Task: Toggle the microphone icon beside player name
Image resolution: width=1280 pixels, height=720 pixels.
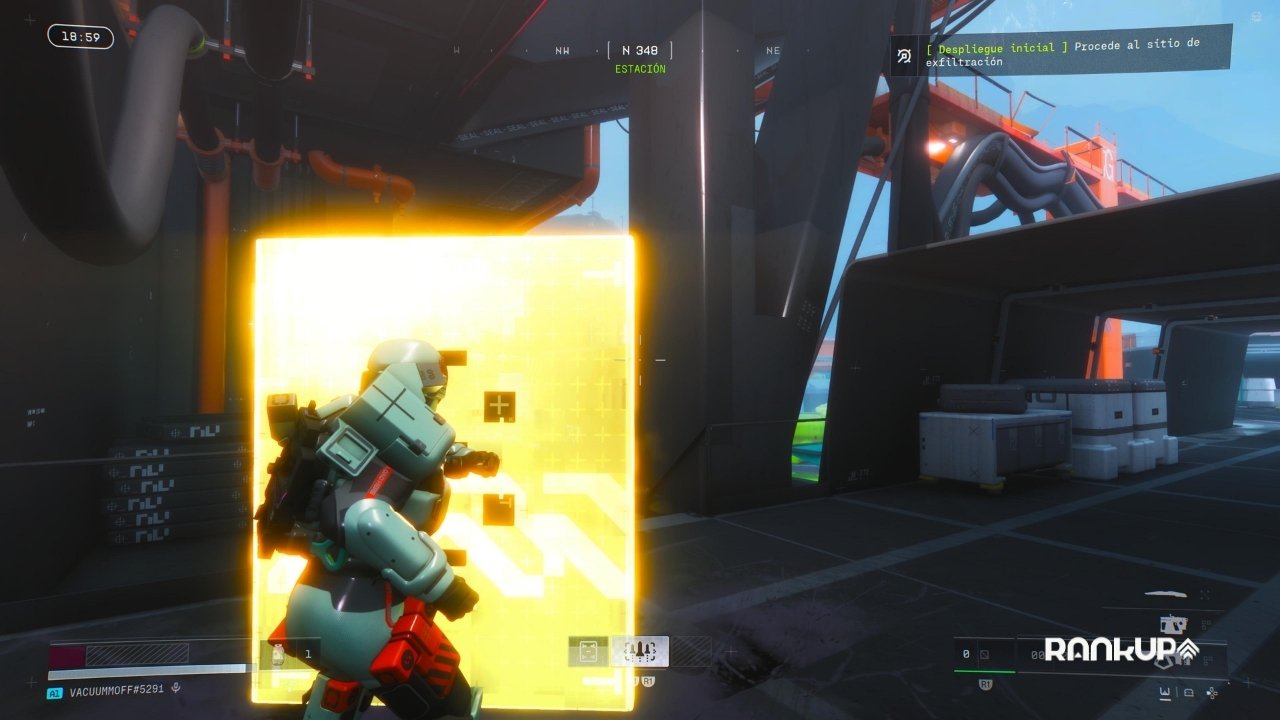Action: (176, 688)
